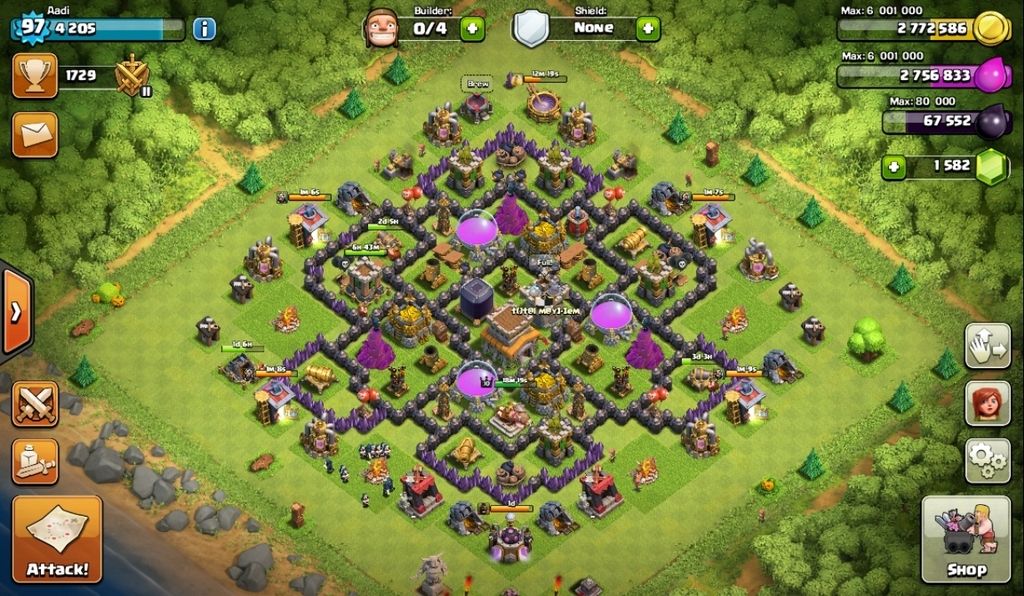Add a builder with the green plus

(x=472, y=28)
